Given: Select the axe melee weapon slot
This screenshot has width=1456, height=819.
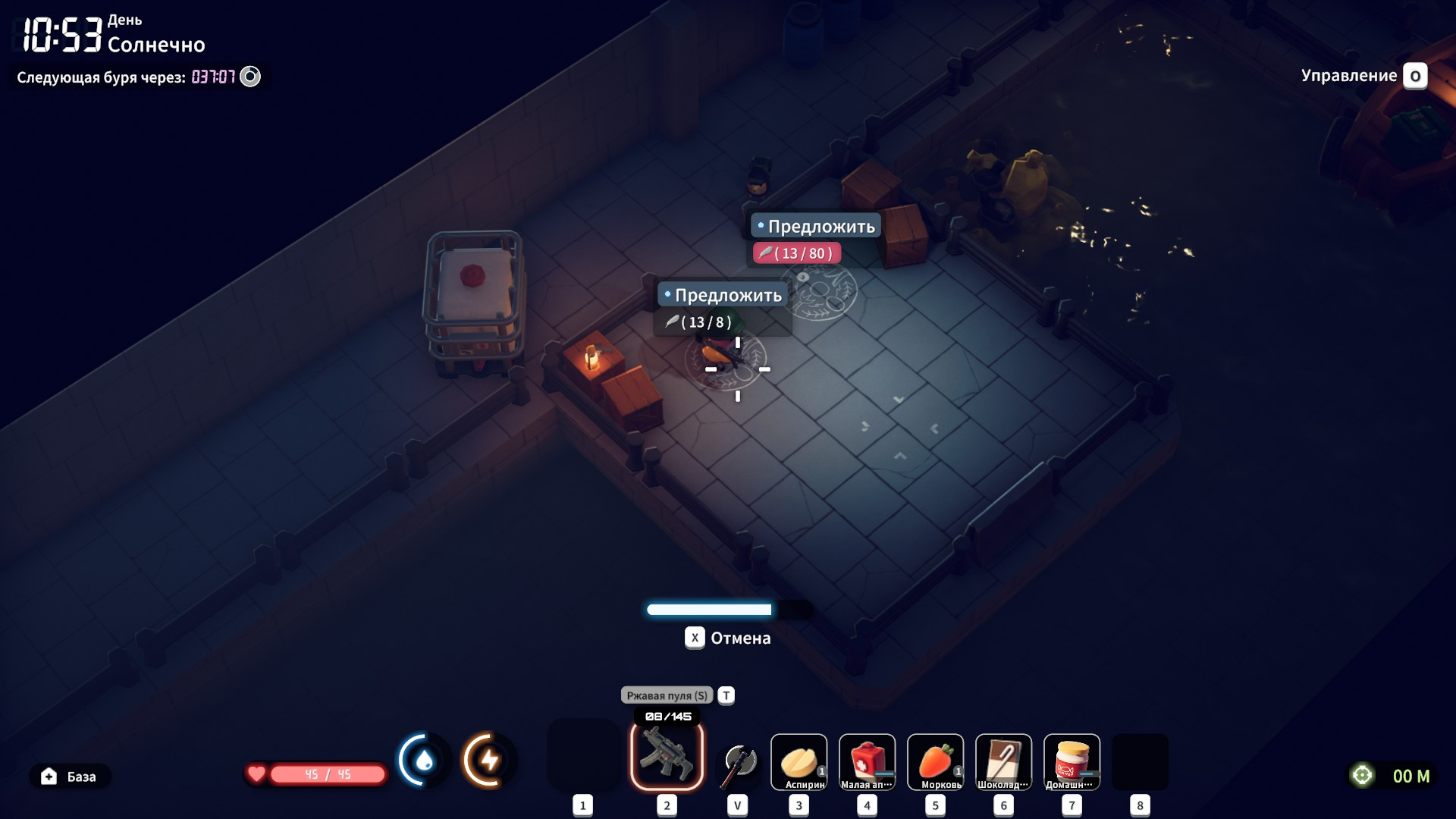Looking at the screenshot, I should (x=738, y=763).
